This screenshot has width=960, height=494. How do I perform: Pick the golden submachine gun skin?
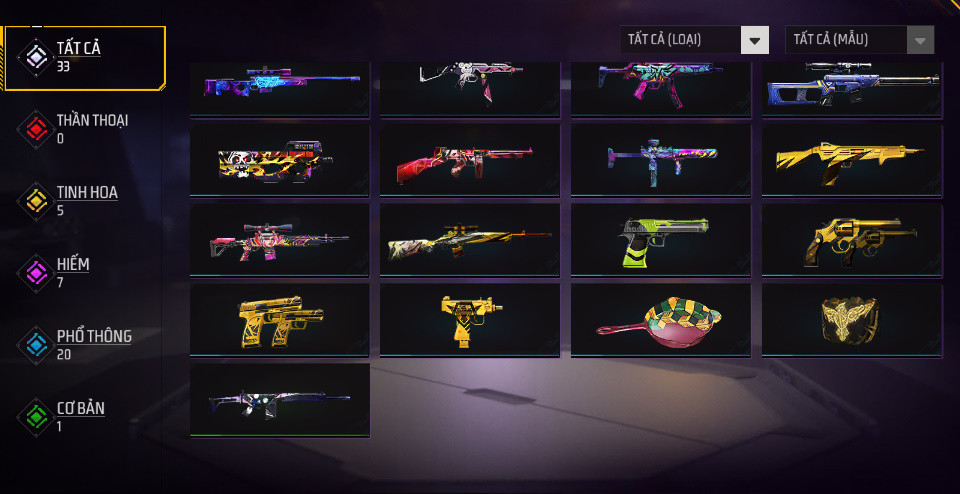pos(851,158)
